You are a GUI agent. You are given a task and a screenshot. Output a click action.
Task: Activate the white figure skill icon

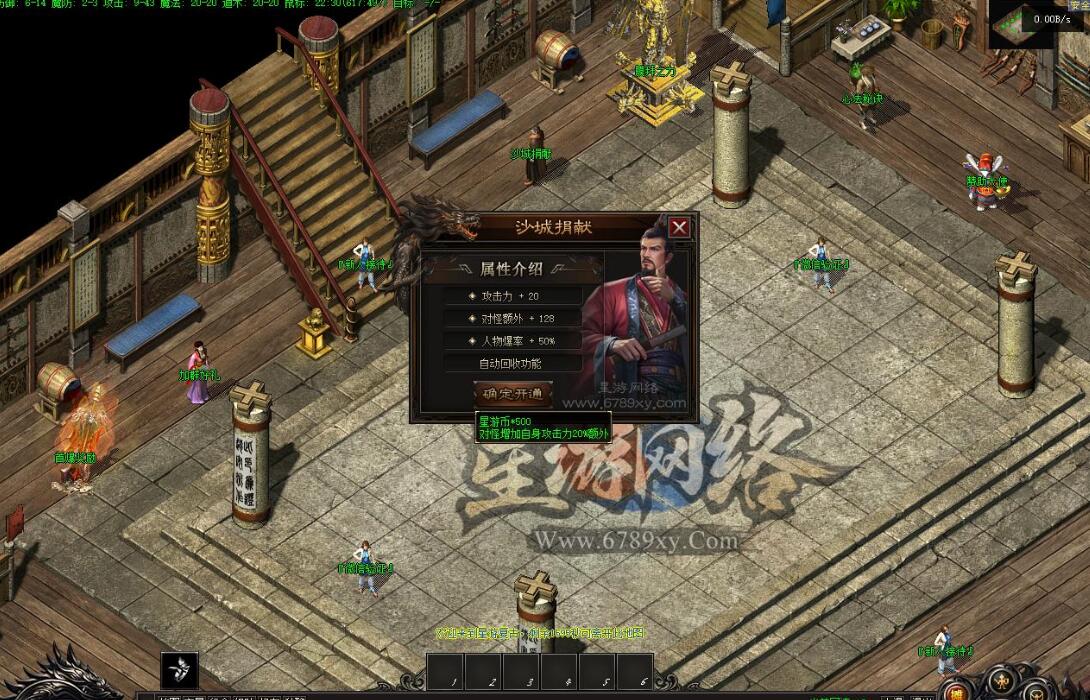(x=179, y=669)
